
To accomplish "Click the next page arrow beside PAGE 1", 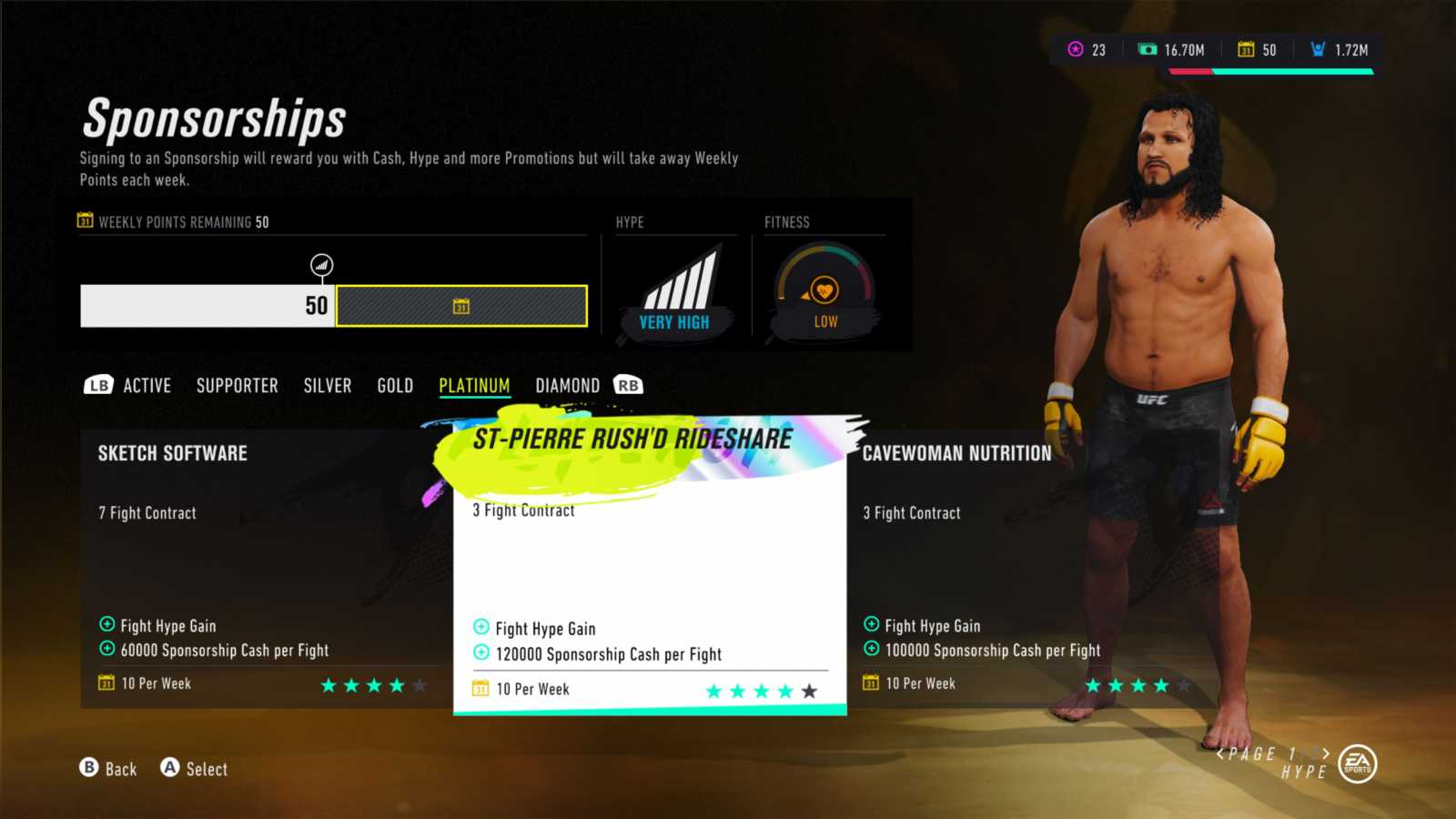I will click(1325, 753).
